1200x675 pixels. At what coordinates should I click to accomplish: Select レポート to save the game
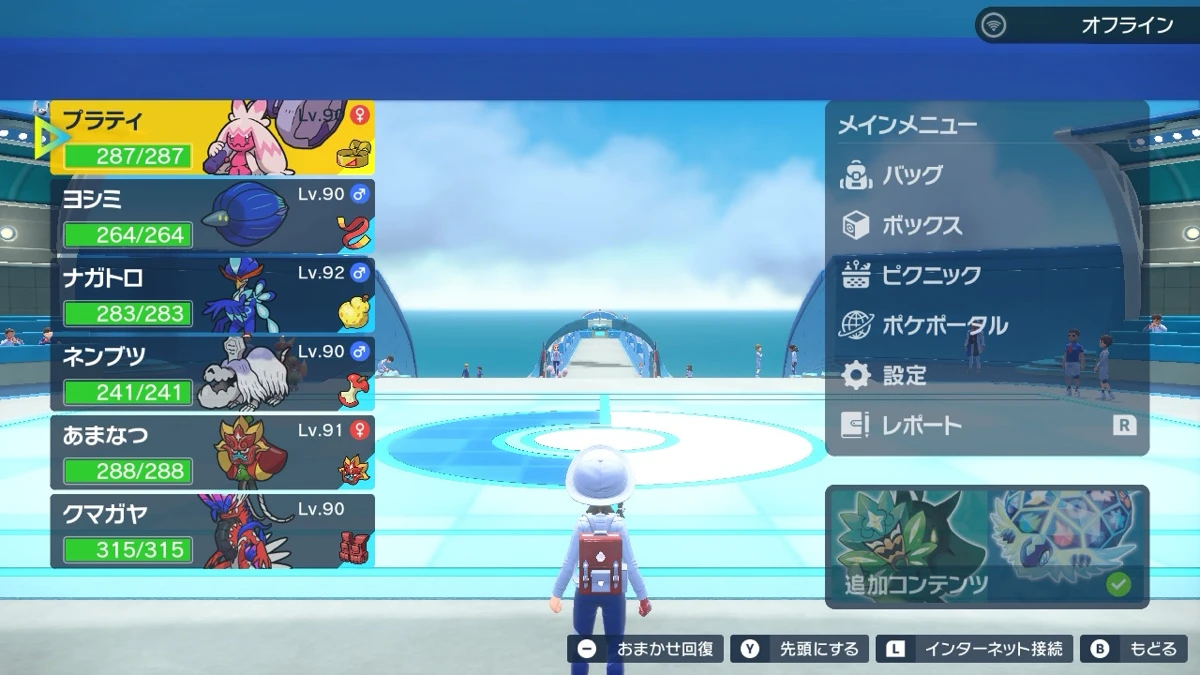pyautogui.click(x=921, y=425)
